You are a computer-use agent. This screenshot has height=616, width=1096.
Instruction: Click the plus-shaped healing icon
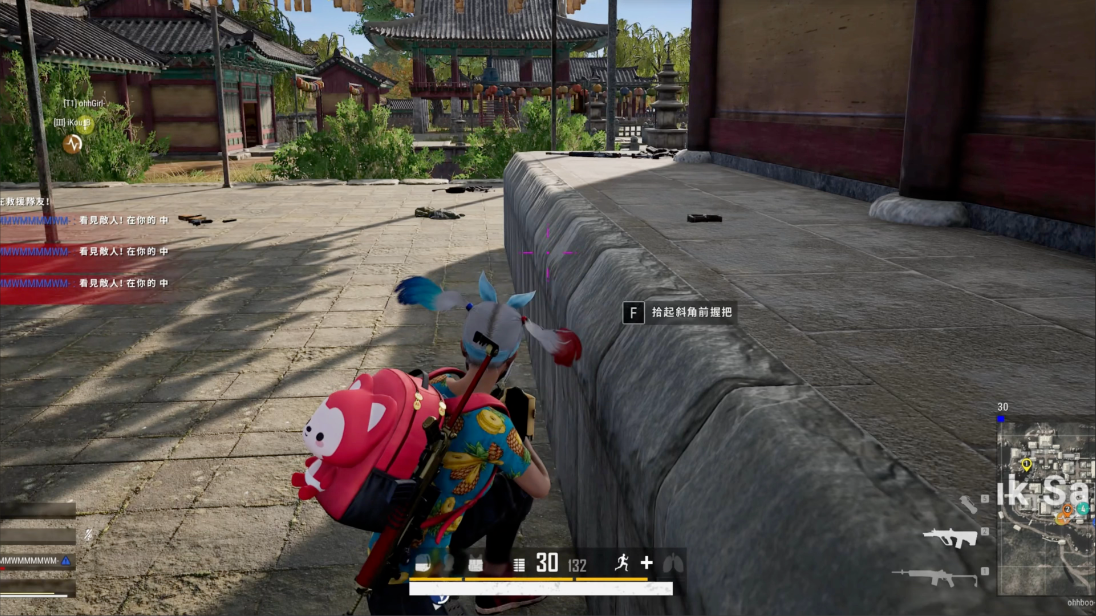click(647, 562)
